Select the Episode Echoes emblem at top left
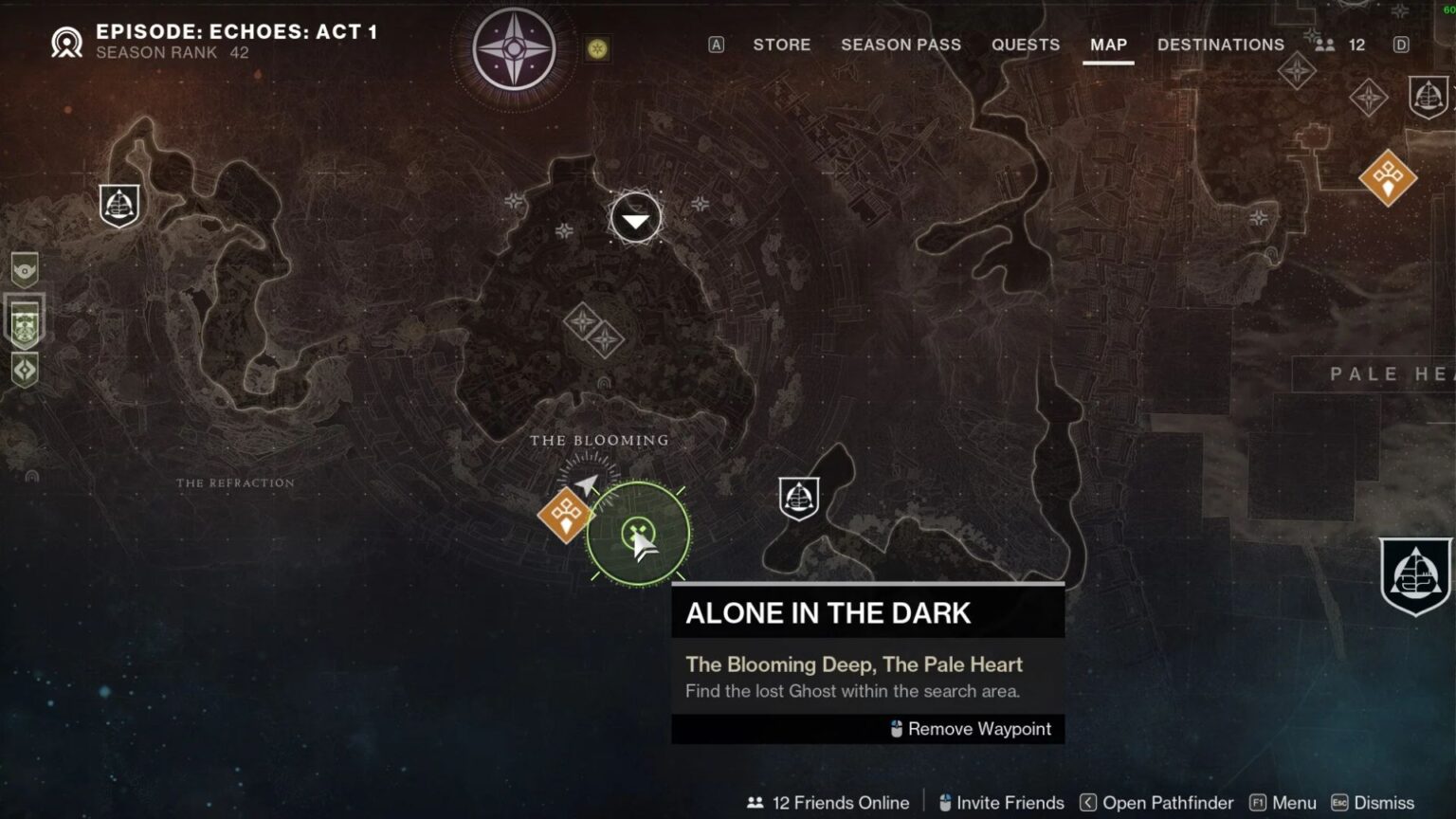1456x819 pixels. point(66,42)
